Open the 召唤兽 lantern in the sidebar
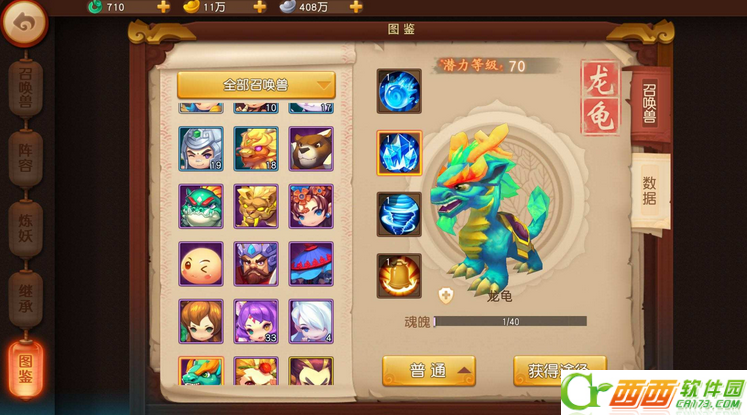Viewport: 747px width, 415px height. point(25,89)
